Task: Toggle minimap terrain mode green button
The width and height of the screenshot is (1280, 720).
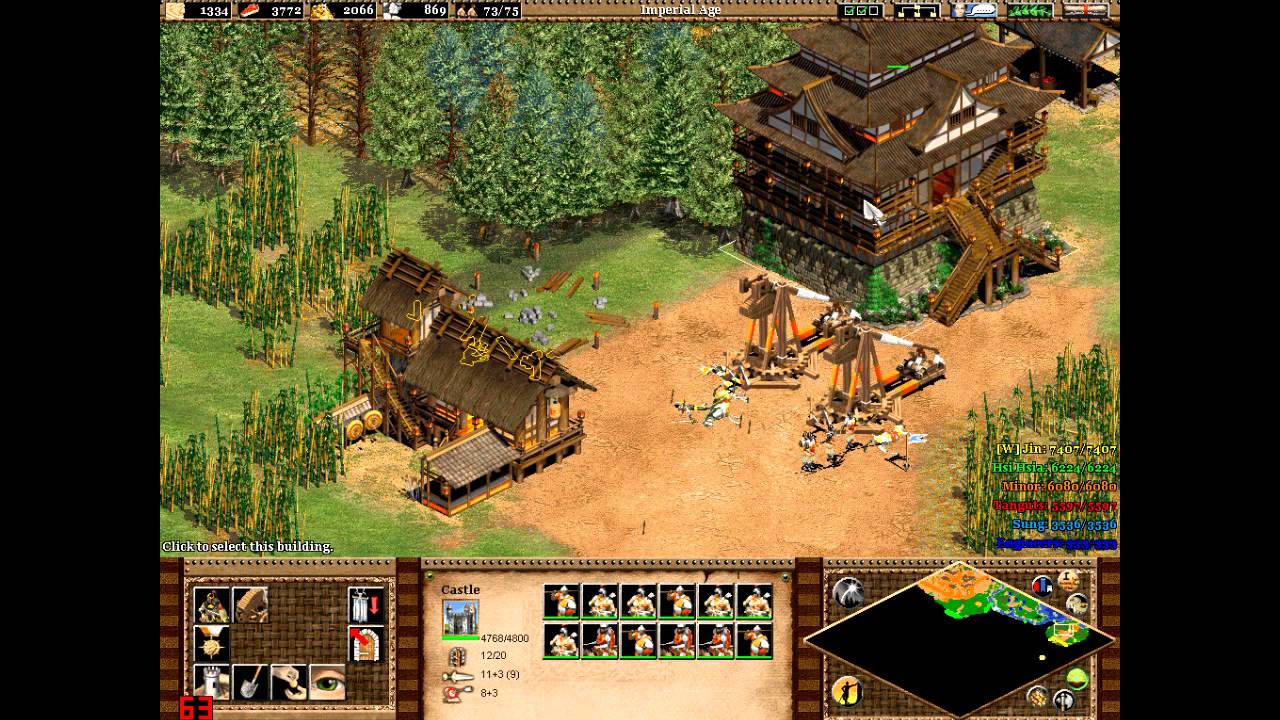Action: point(1077,679)
